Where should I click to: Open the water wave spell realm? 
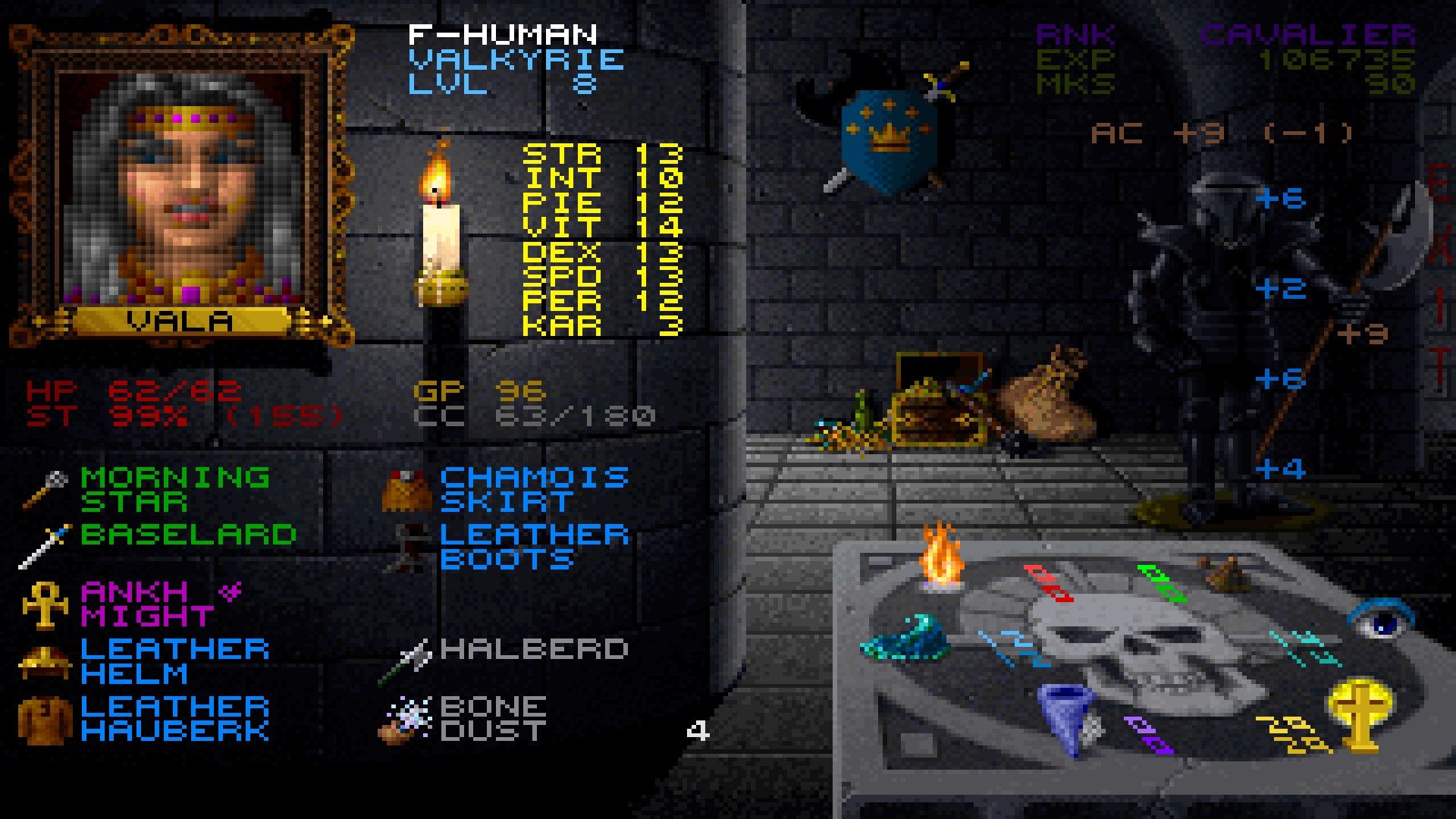click(906, 639)
